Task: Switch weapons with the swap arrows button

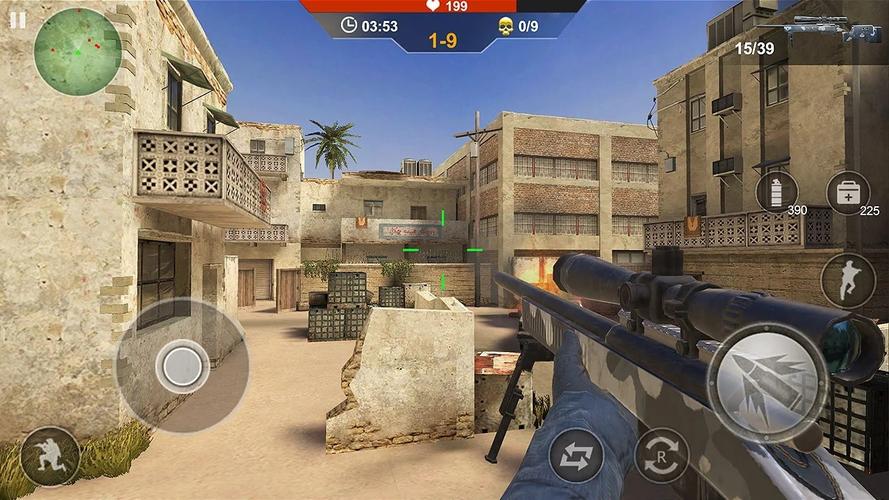Action: coord(576,455)
